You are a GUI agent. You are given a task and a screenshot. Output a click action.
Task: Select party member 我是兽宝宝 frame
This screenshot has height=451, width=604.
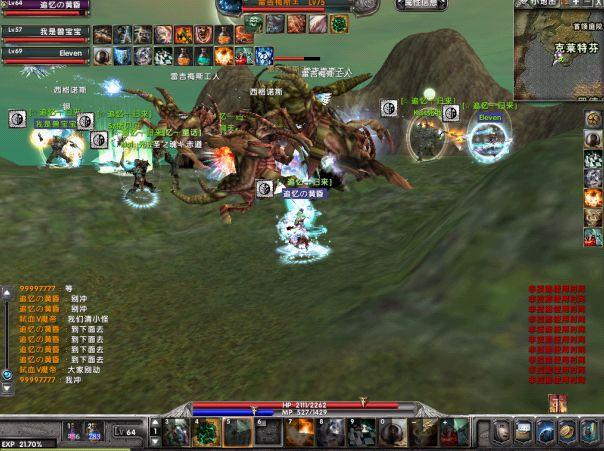[45, 33]
